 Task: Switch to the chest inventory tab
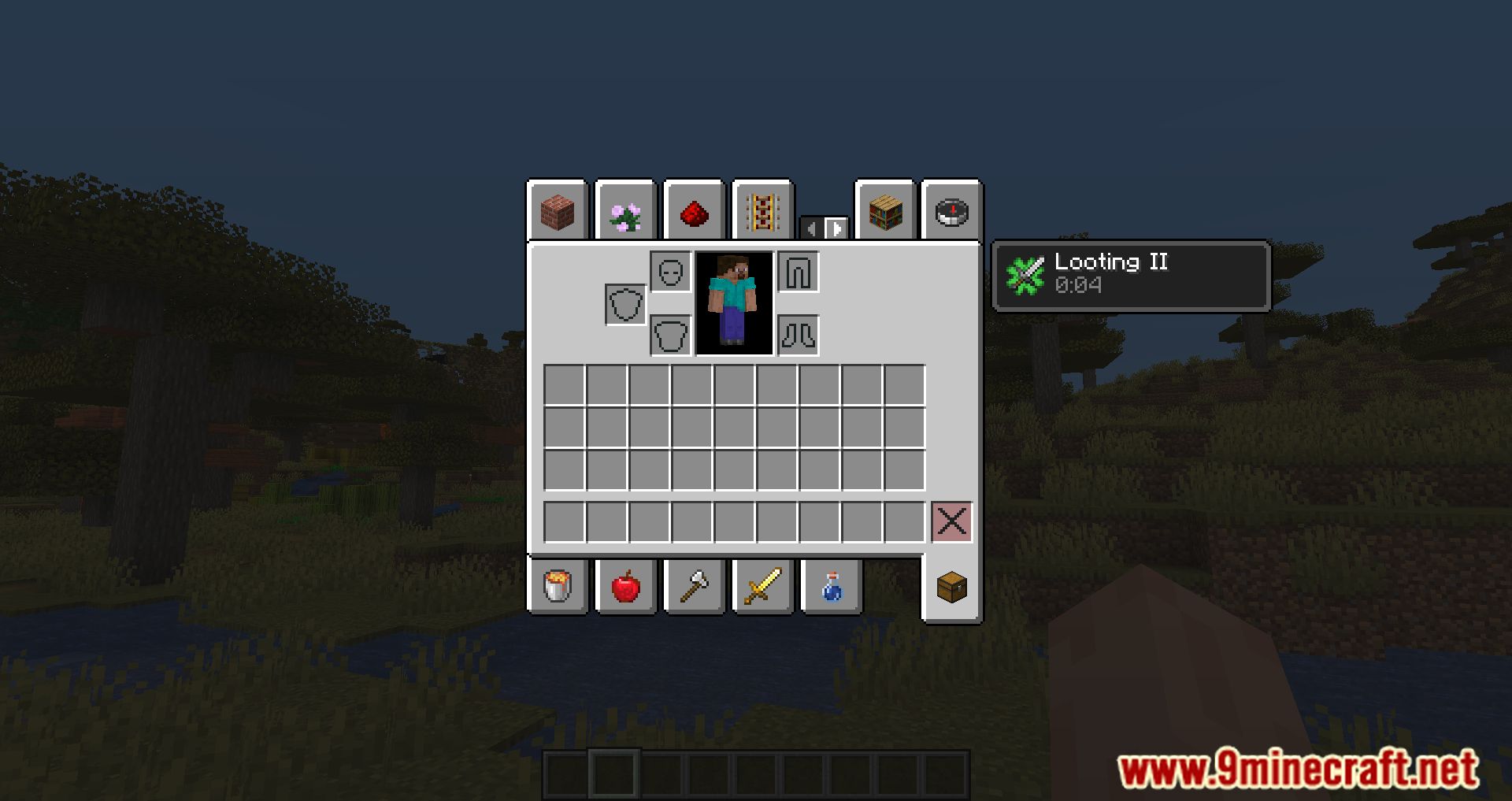tap(951, 586)
